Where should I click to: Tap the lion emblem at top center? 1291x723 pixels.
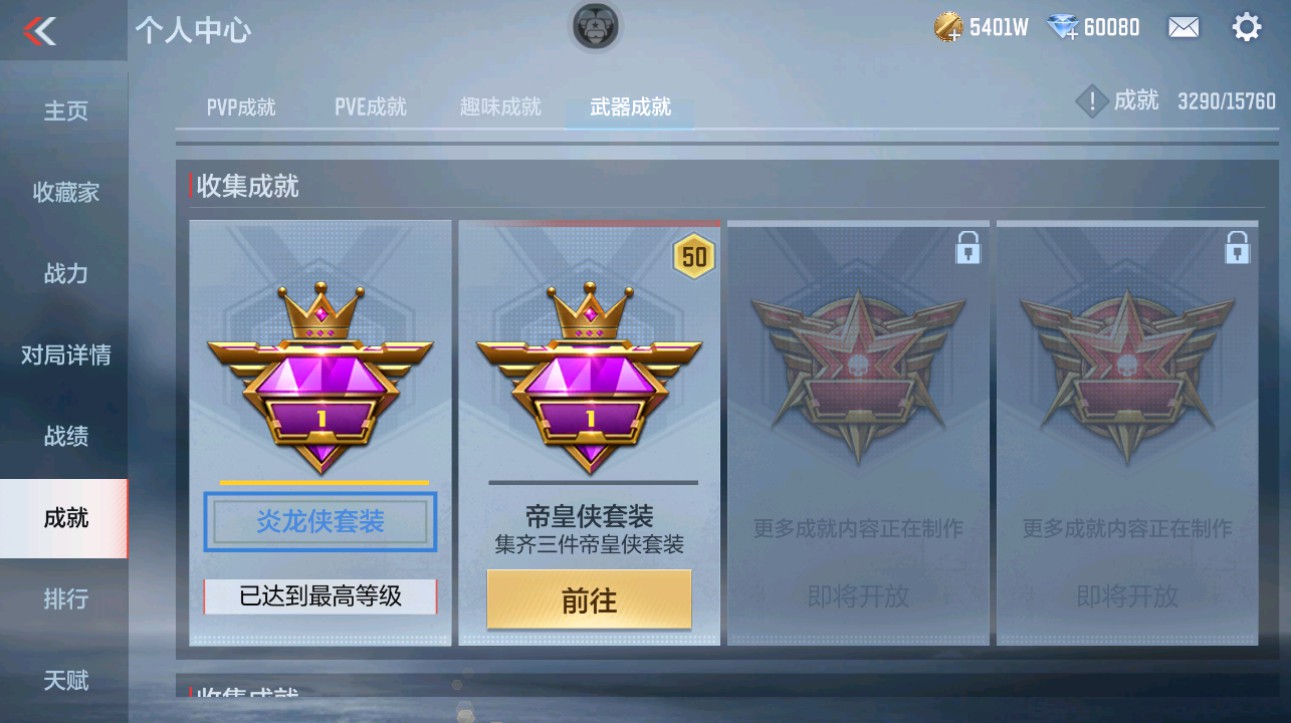click(596, 28)
